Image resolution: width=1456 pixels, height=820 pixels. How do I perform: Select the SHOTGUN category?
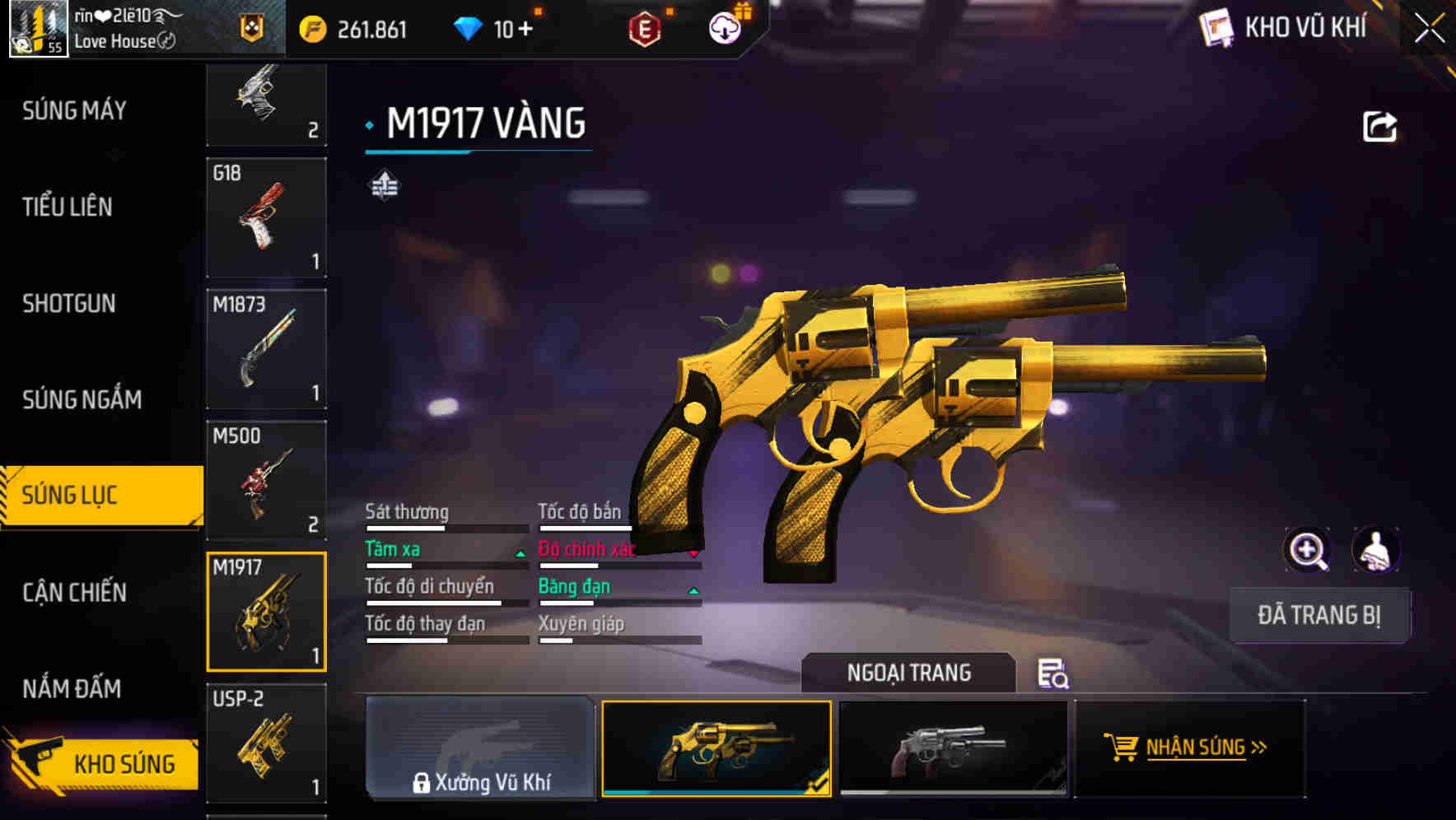tap(69, 303)
